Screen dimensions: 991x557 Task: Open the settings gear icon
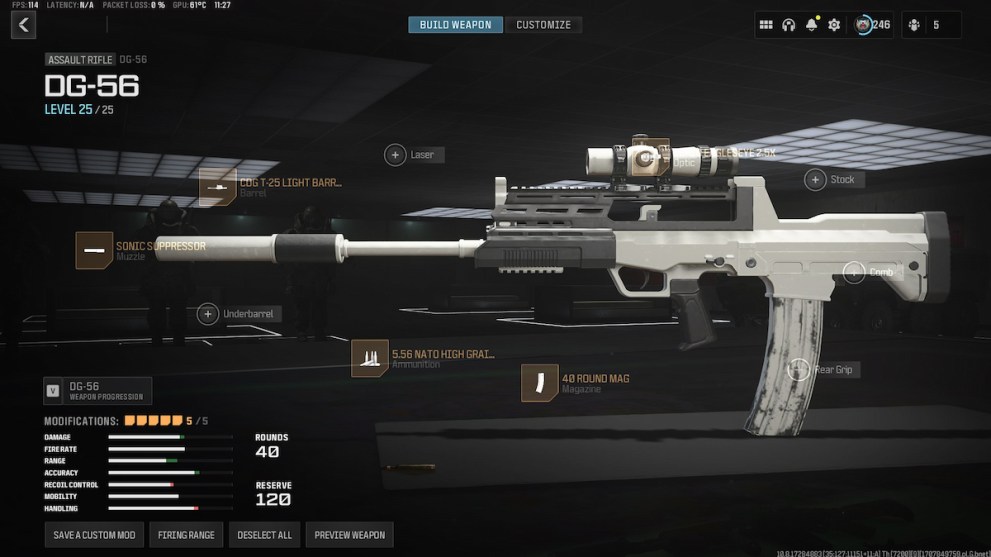(x=834, y=25)
